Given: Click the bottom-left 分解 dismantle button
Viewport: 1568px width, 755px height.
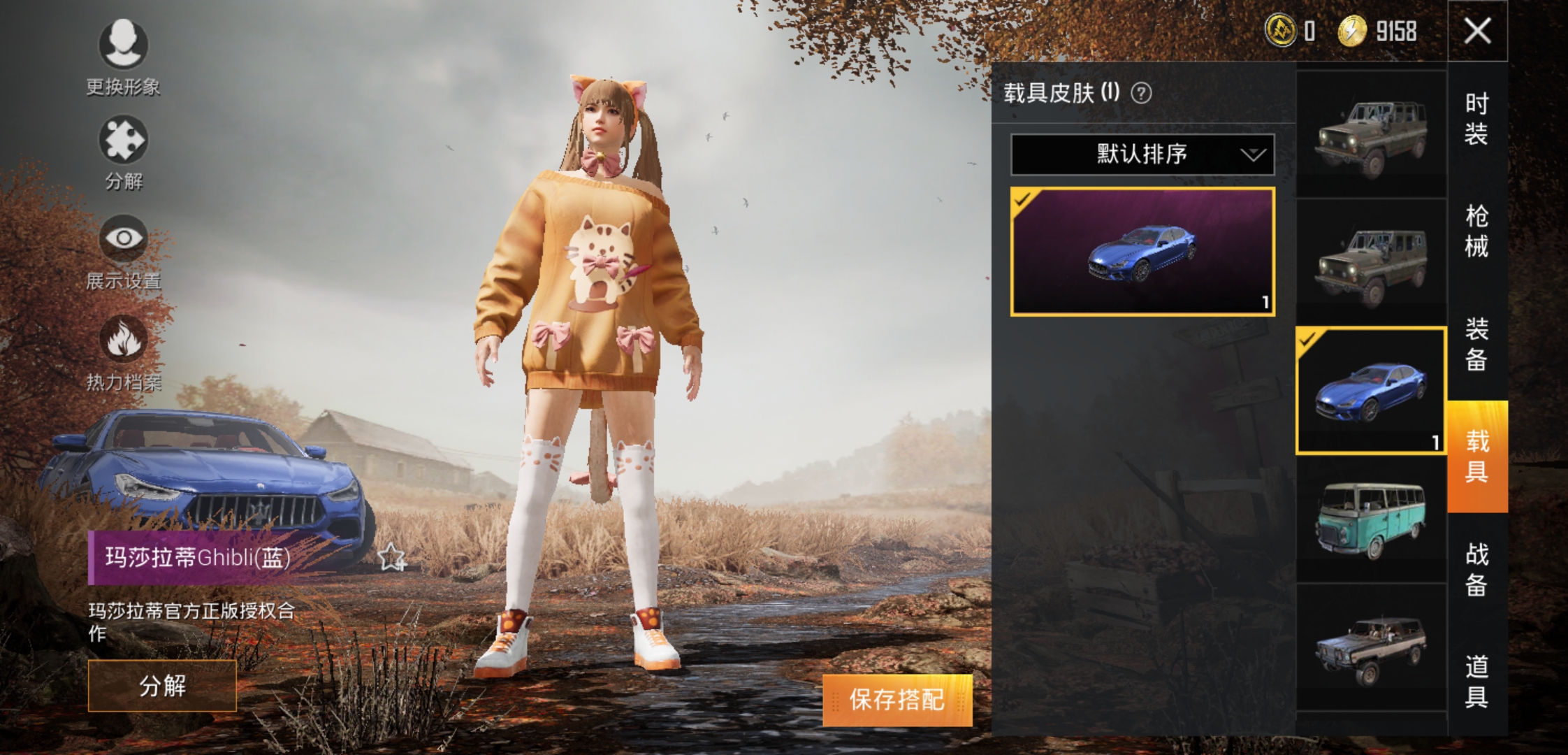Looking at the screenshot, I should pyautogui.click(x=162, y=686).
